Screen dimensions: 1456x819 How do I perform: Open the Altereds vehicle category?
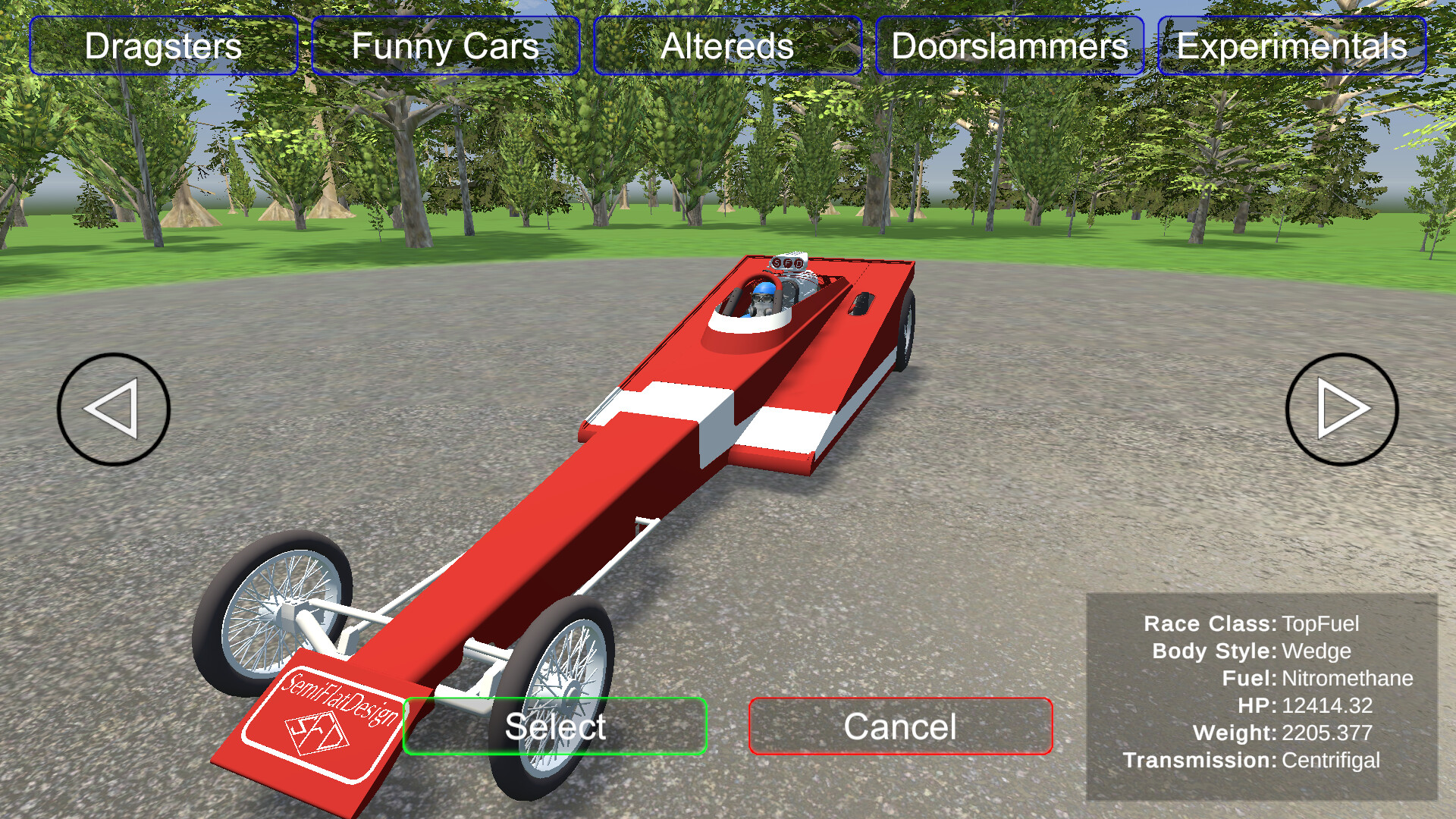pos(727,47)
